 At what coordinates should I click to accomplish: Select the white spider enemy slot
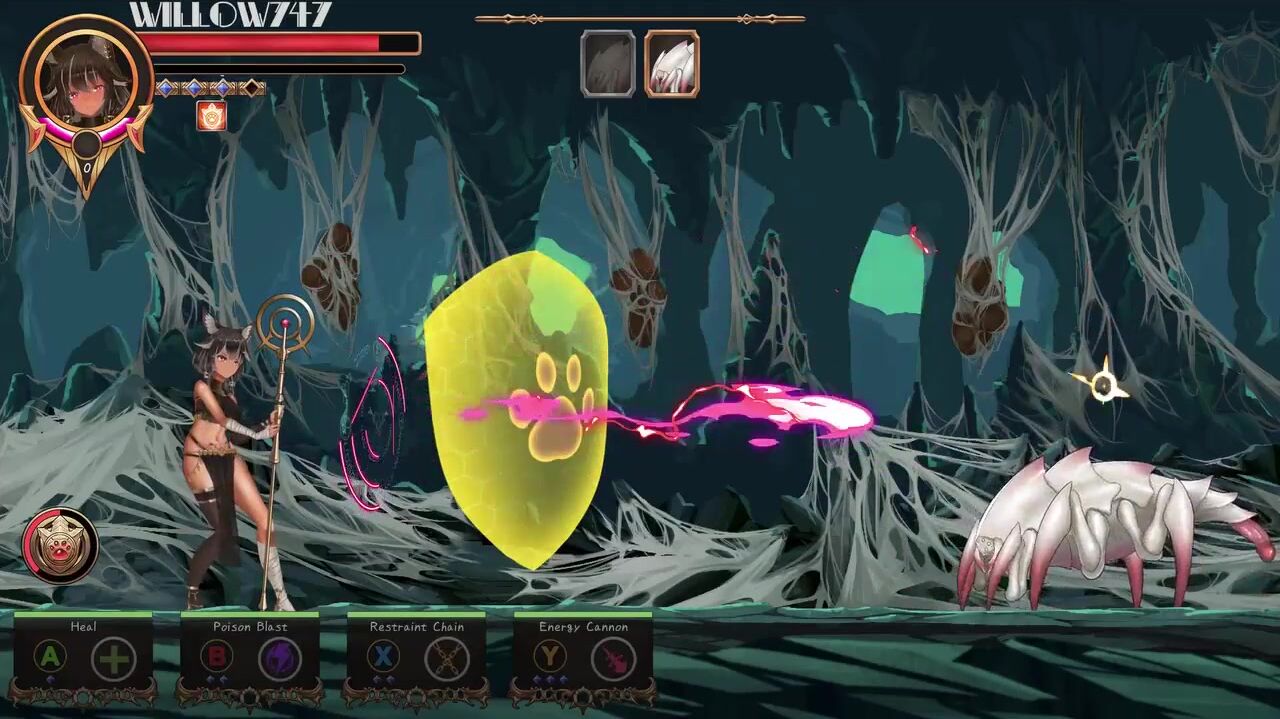click(x=671, y=64)
